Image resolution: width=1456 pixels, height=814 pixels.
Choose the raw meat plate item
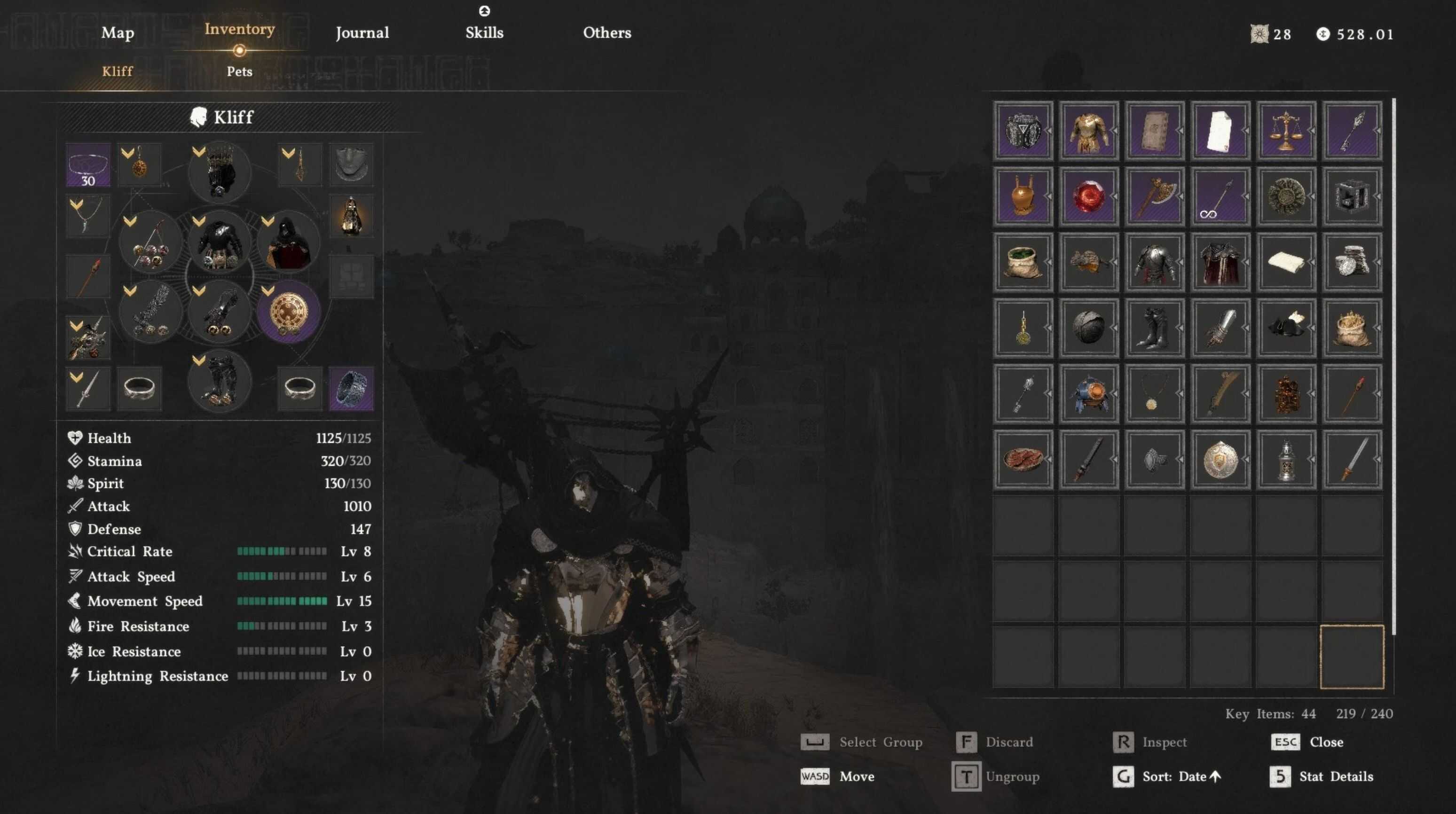(1023, 459)
